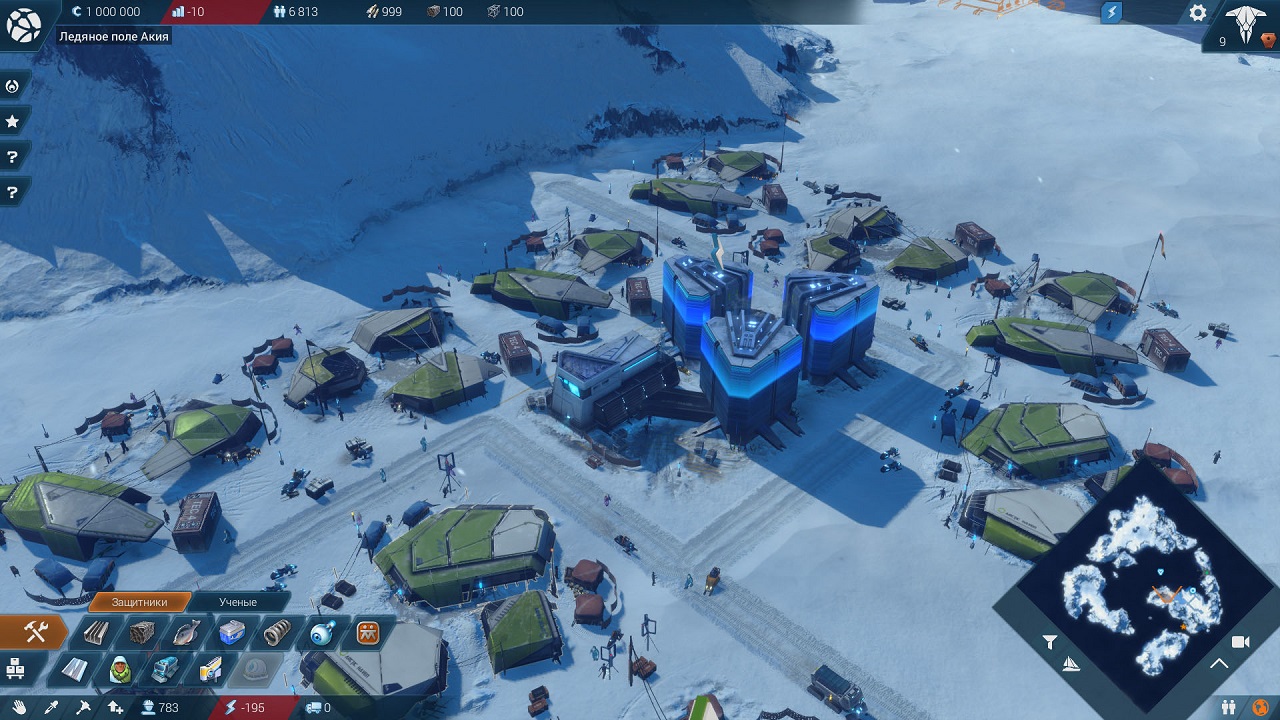The height and width of the screenshot is (720, 1280).
Task: Open the gear settings menu
Action: click(1197, 13)
